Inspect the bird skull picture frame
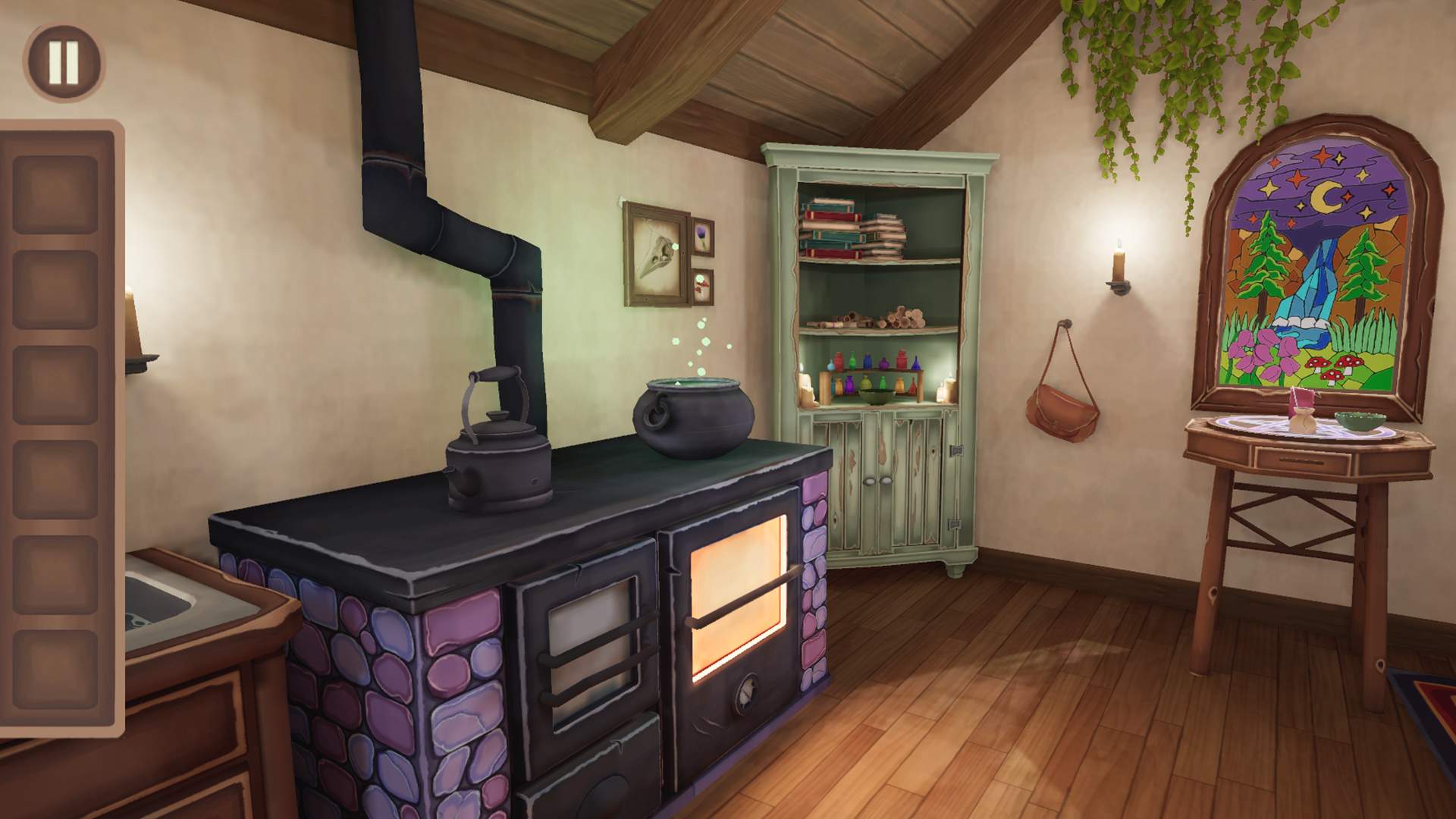 (x=656, y=250)
